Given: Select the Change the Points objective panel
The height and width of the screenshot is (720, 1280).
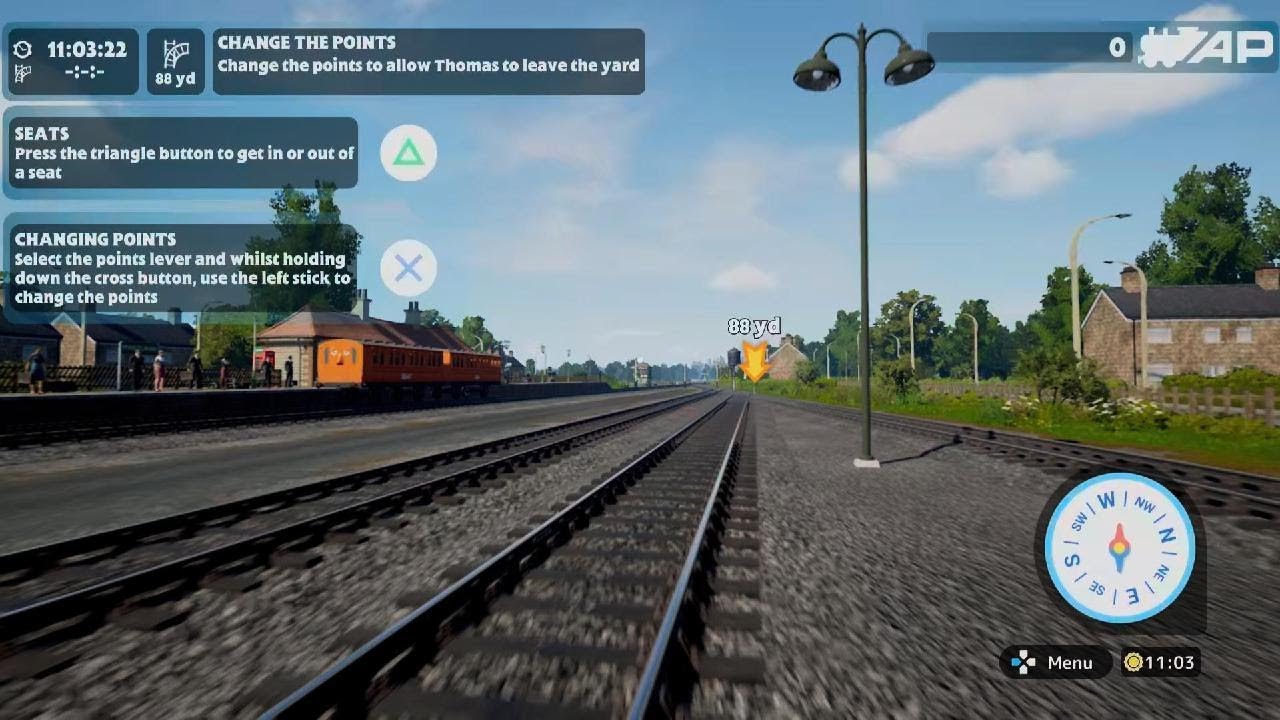Looking at the screenshot, I should coord(428,61).
